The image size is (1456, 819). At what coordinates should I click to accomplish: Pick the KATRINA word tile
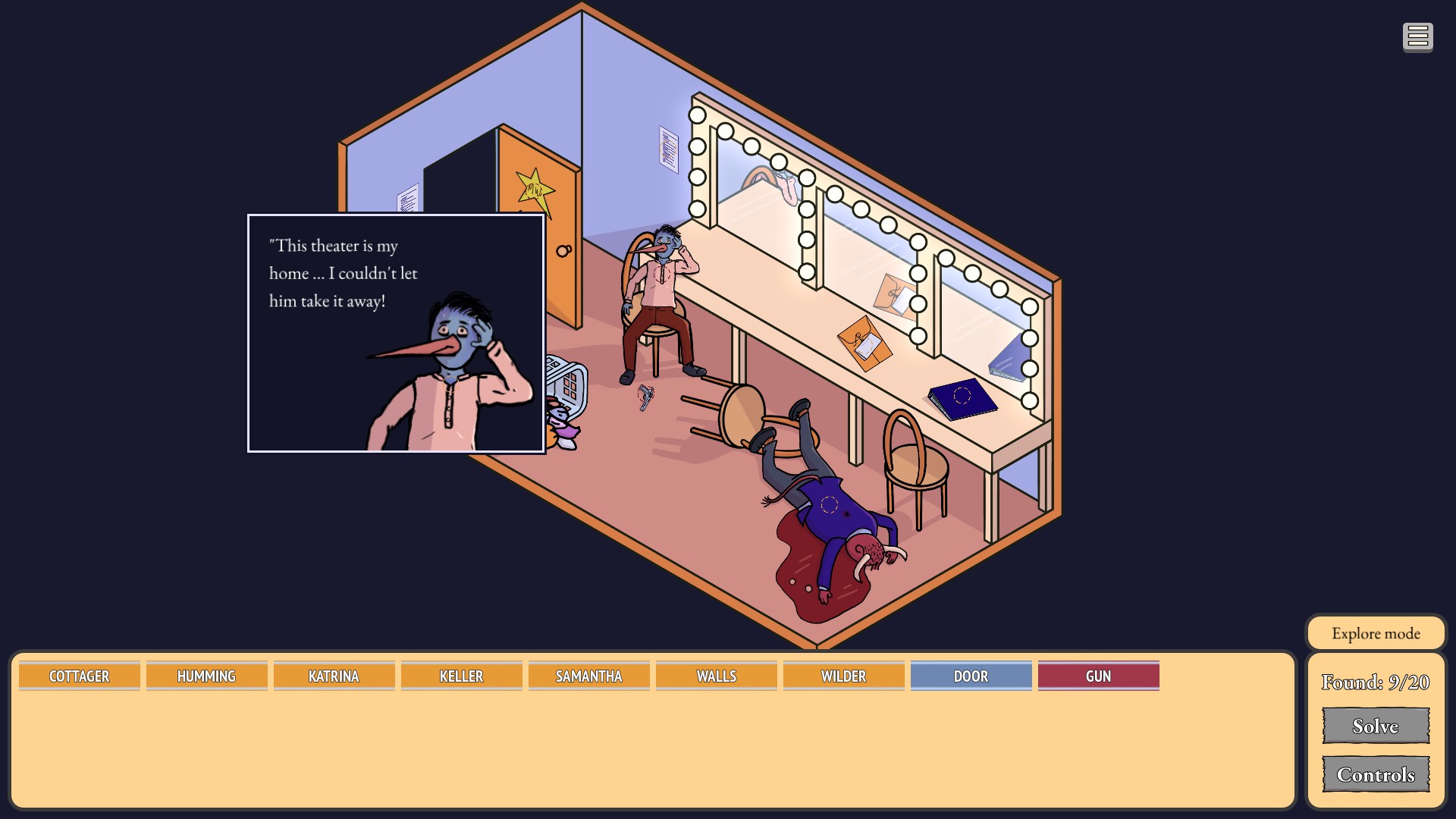coord(334,676)
